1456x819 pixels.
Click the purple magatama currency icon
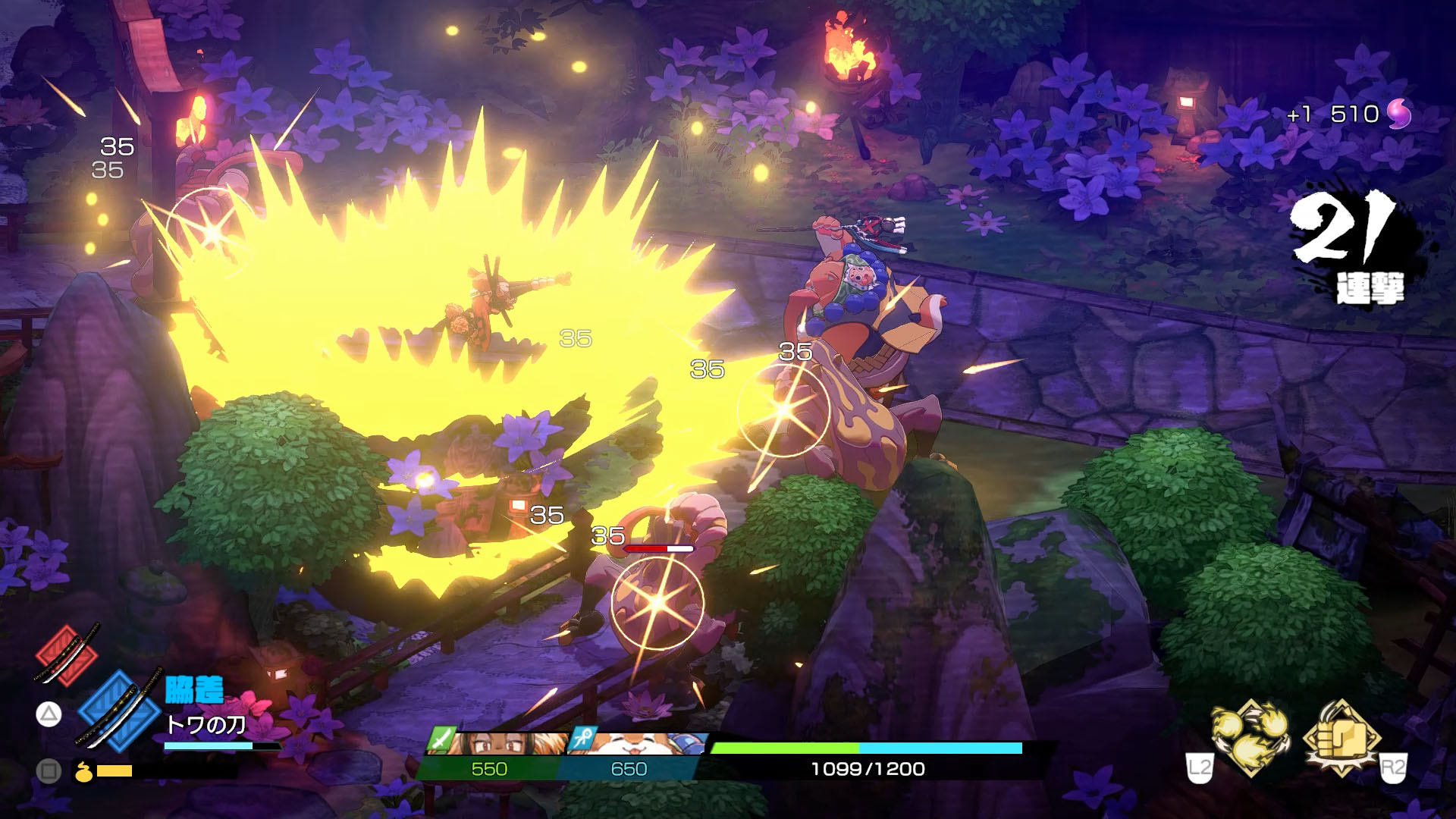tap(1398, 115)
